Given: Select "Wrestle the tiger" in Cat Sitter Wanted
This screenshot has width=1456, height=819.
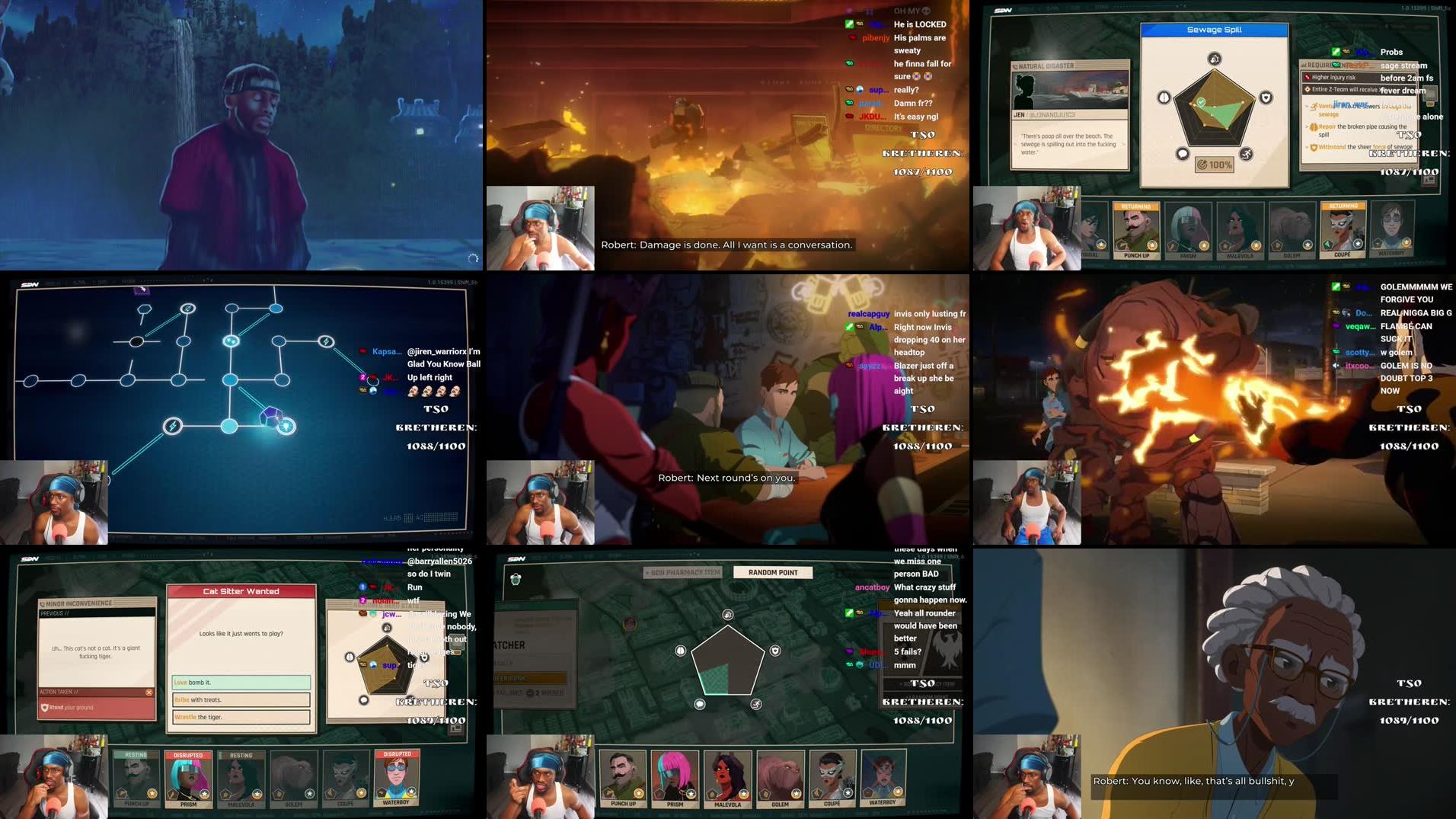Looking at the screenshot, I should click(239, 717).
